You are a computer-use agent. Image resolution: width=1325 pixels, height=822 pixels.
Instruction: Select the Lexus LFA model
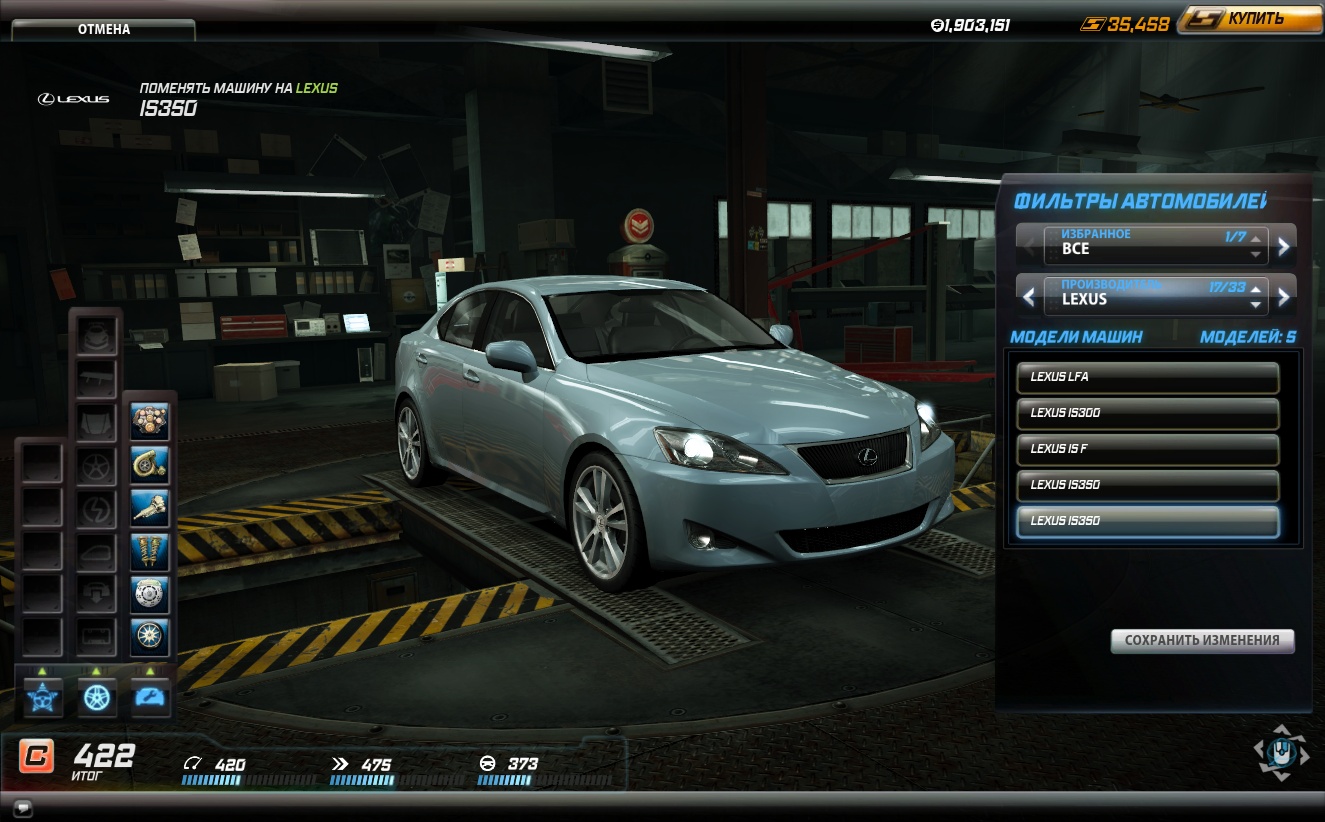point(1147,377)
